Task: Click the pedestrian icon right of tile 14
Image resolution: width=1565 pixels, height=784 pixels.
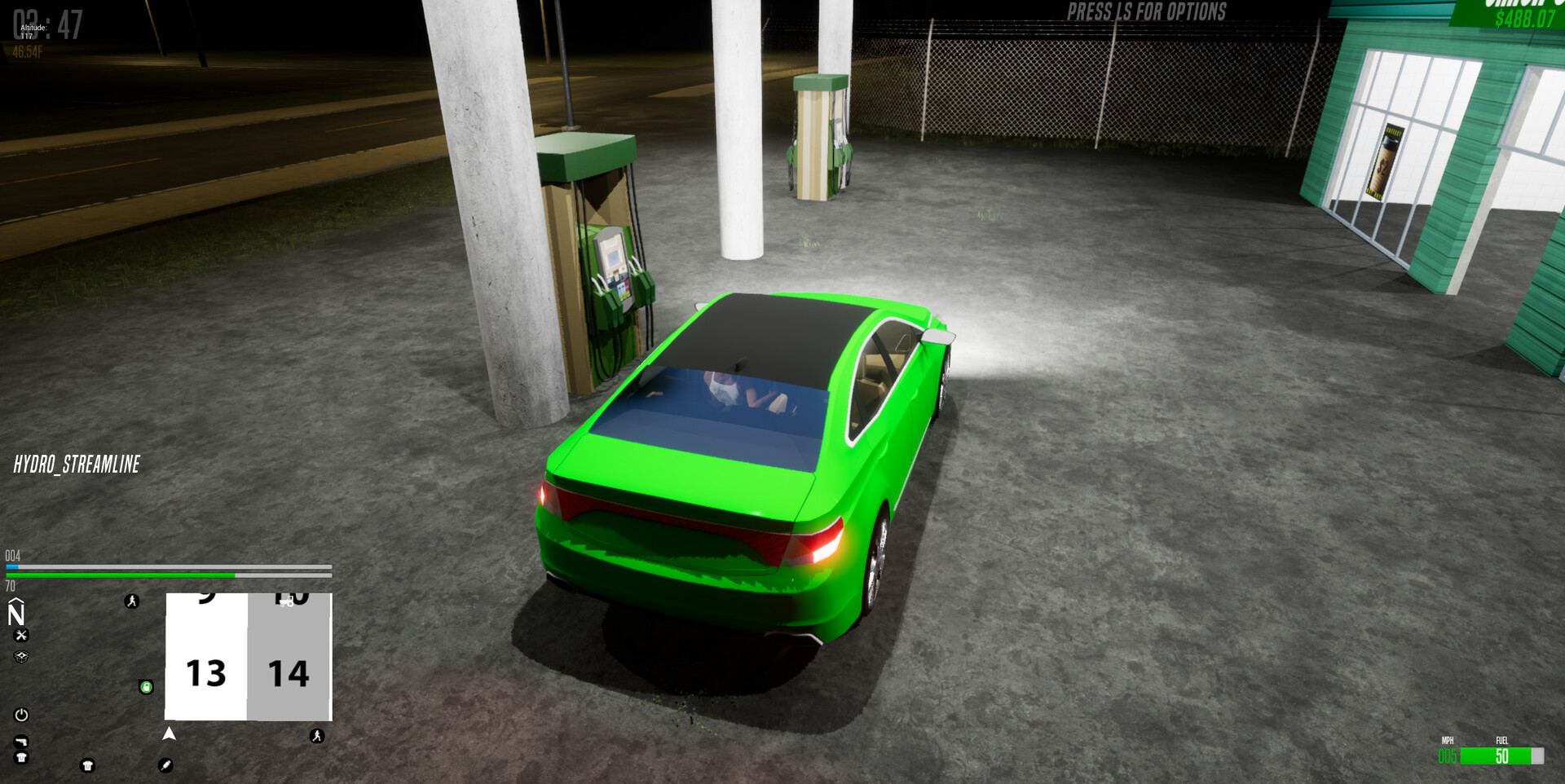Action: 318,735
